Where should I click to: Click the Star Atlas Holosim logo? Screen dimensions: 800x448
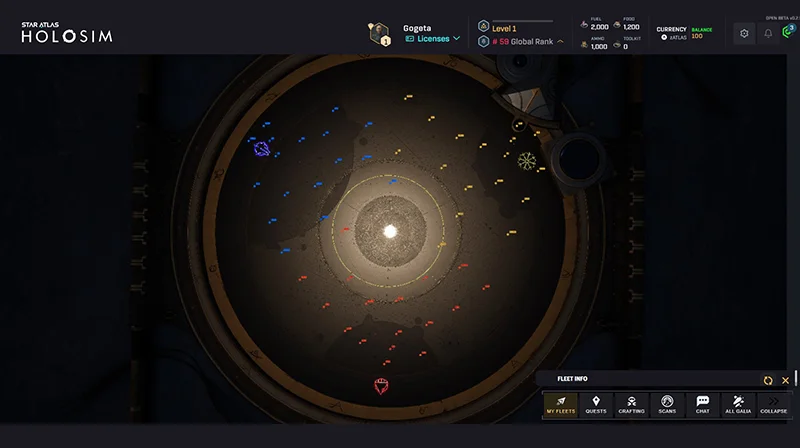coord(67,33)
